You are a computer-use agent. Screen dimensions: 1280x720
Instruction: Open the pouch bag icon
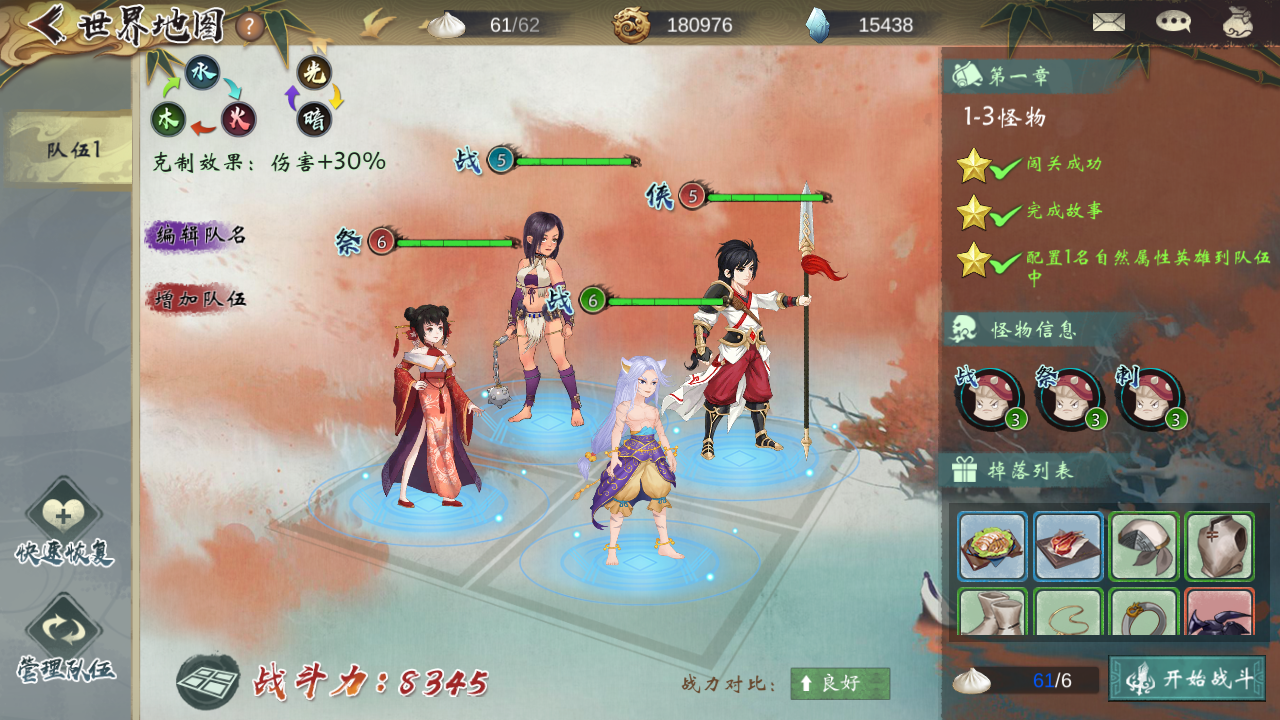tap(1238, 22)
